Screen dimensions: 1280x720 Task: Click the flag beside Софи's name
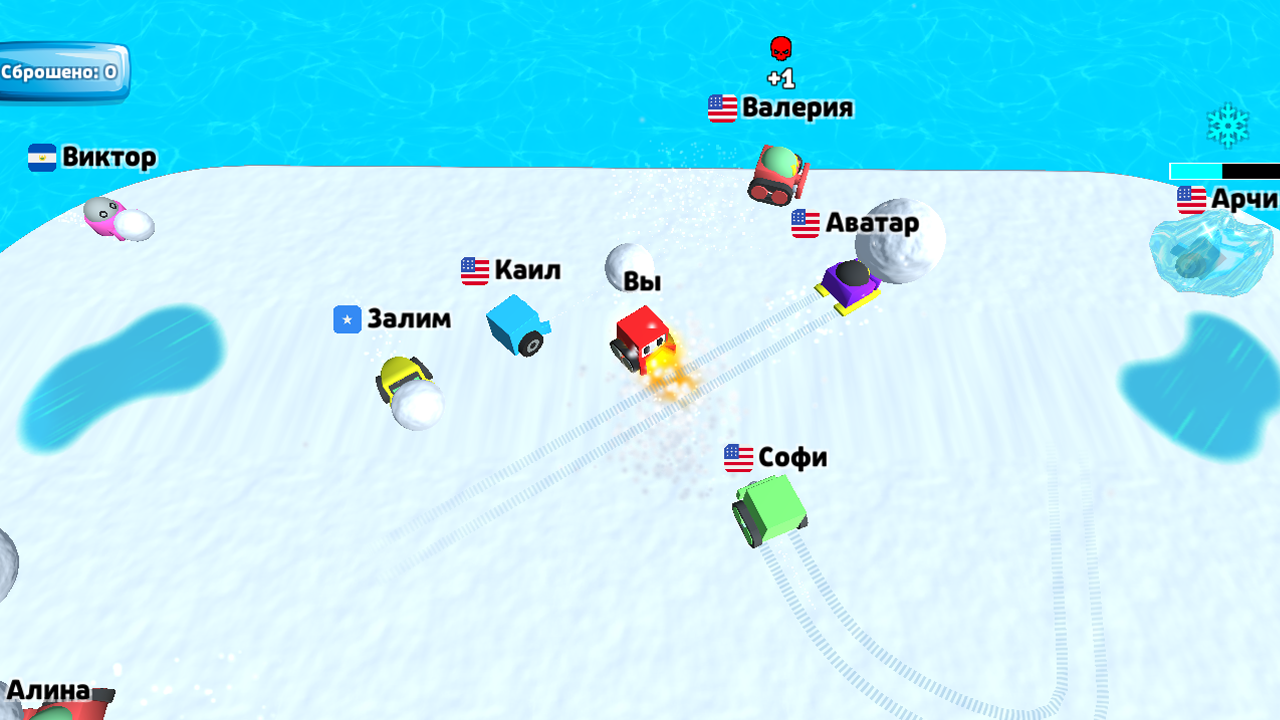pyautogui.click(x=739, y=457)
